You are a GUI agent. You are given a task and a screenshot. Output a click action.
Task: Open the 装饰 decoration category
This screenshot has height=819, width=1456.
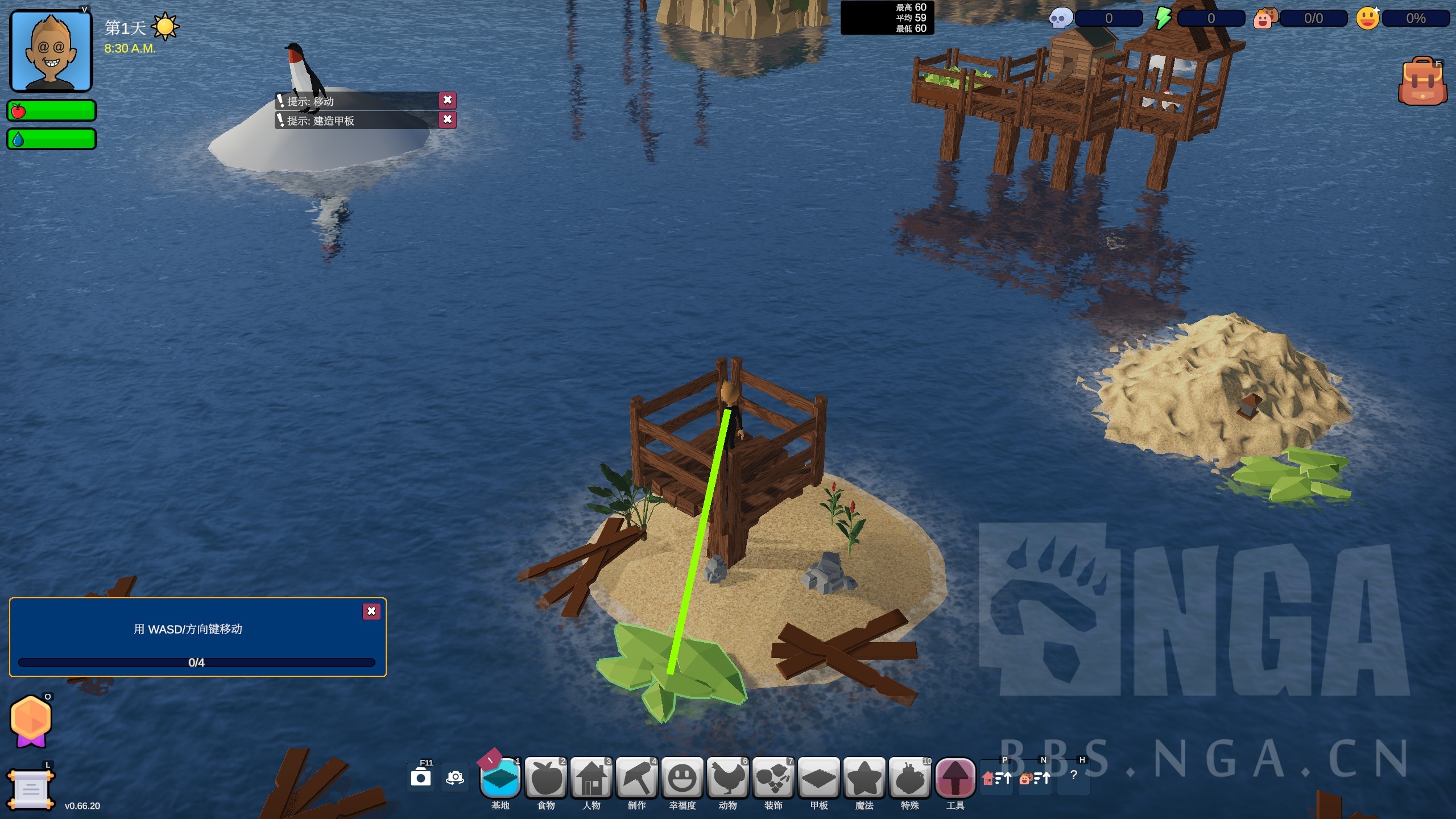pos(773,777)
